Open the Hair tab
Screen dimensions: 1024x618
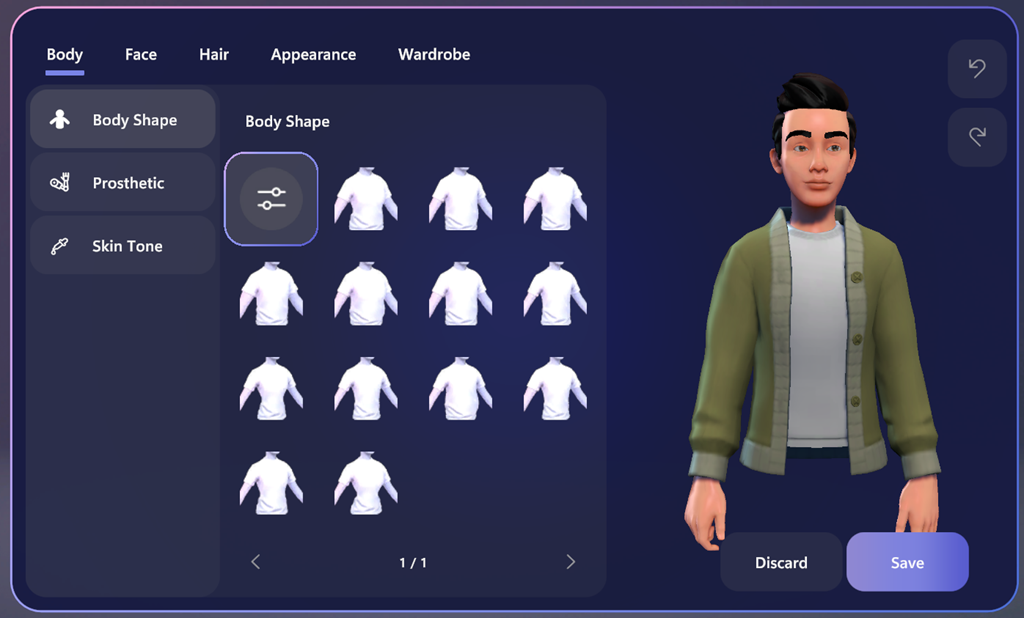214,55
